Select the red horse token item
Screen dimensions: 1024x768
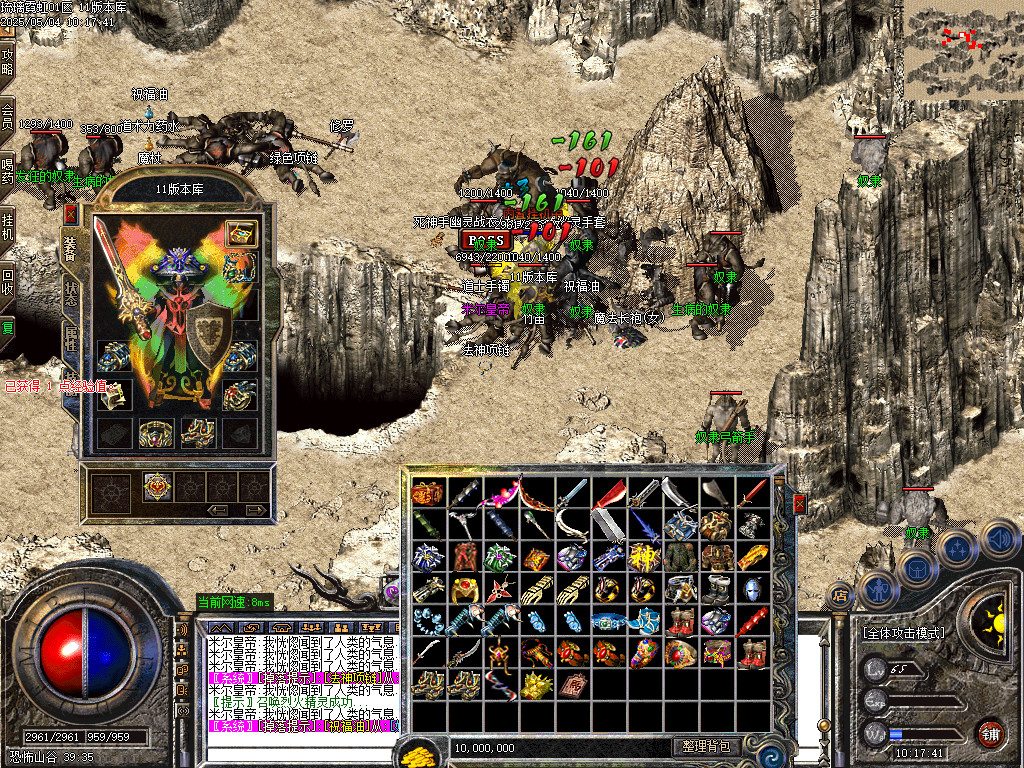(572, 685)
